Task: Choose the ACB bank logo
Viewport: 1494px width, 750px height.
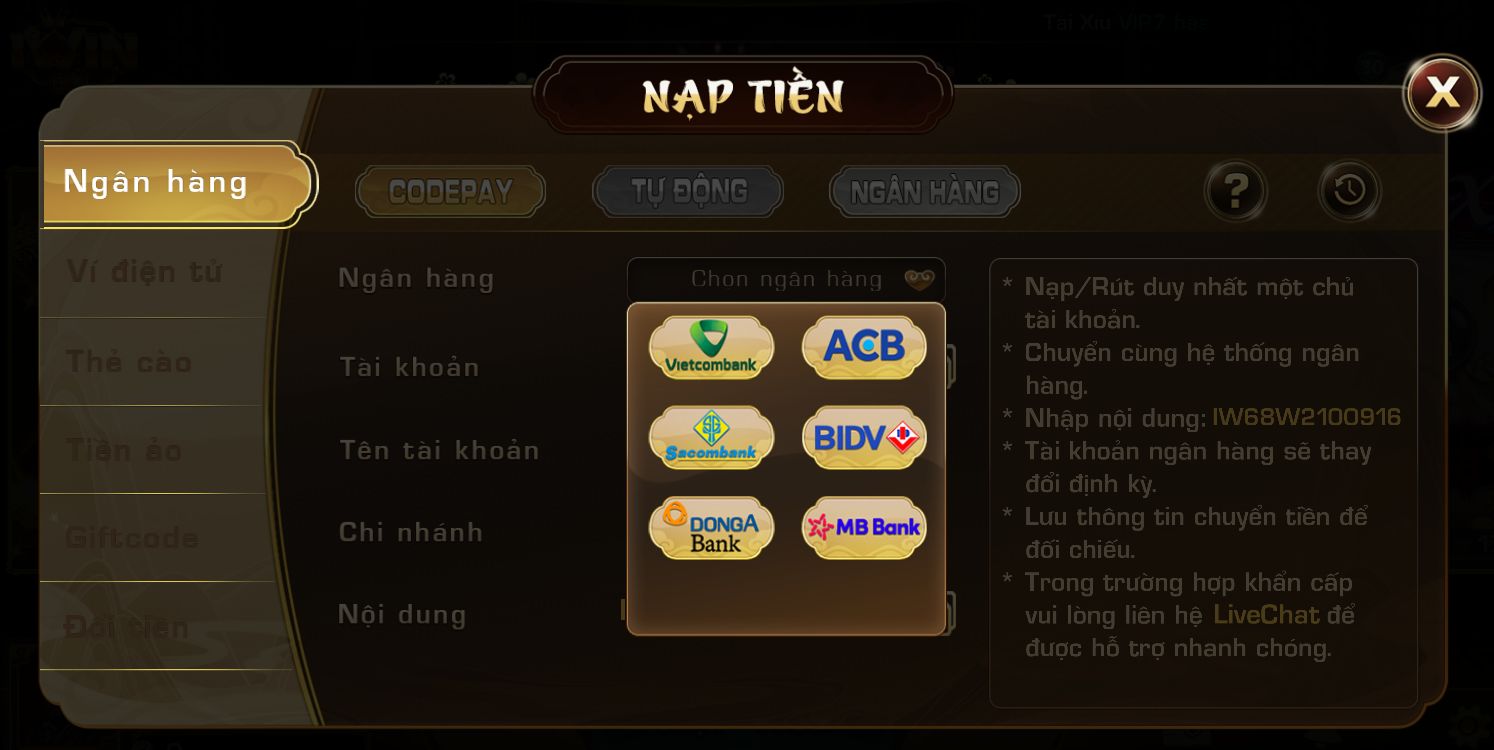Action: (863, 348)
